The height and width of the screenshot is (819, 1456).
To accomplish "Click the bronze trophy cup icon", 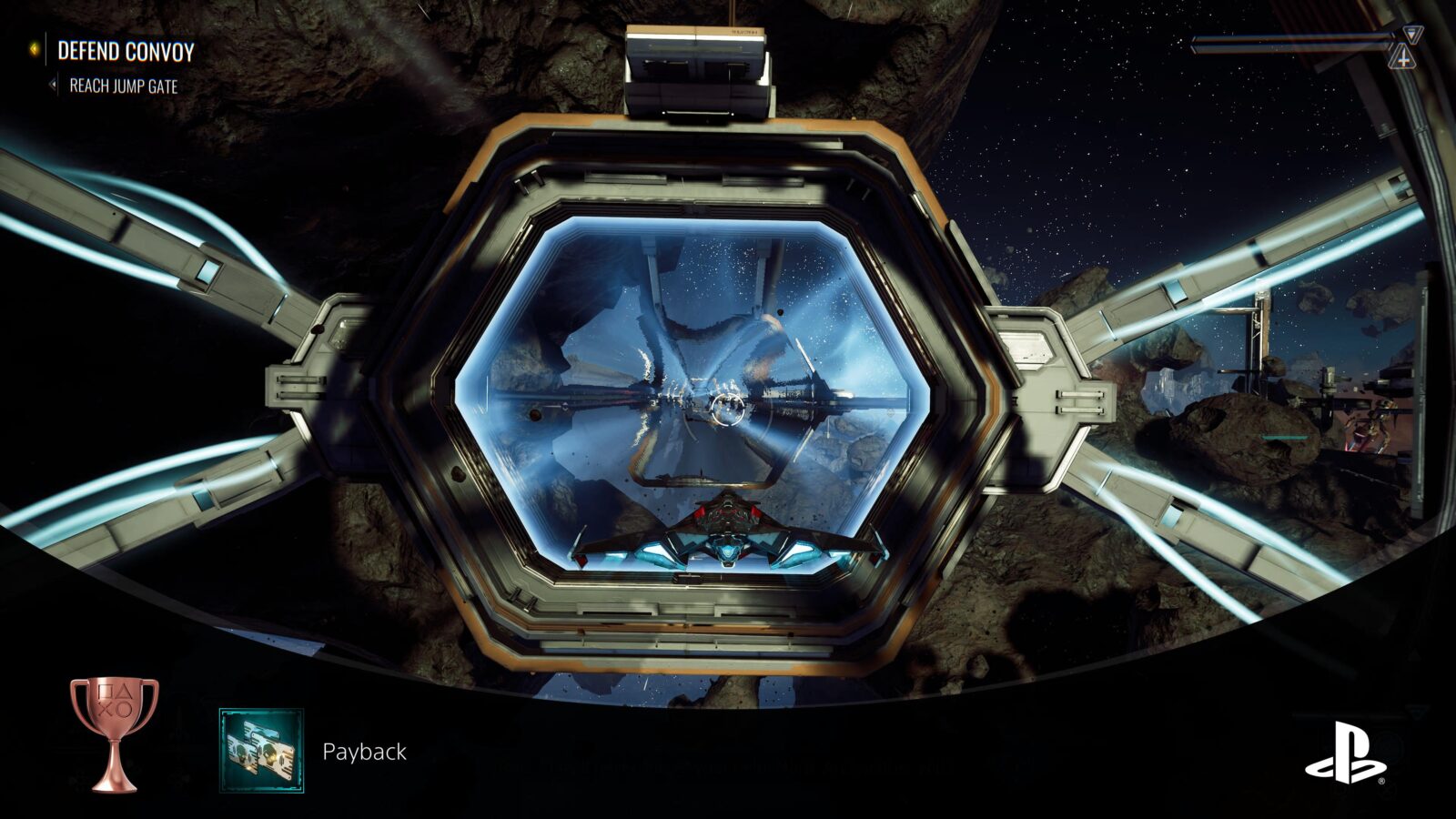I will point(115,733).
